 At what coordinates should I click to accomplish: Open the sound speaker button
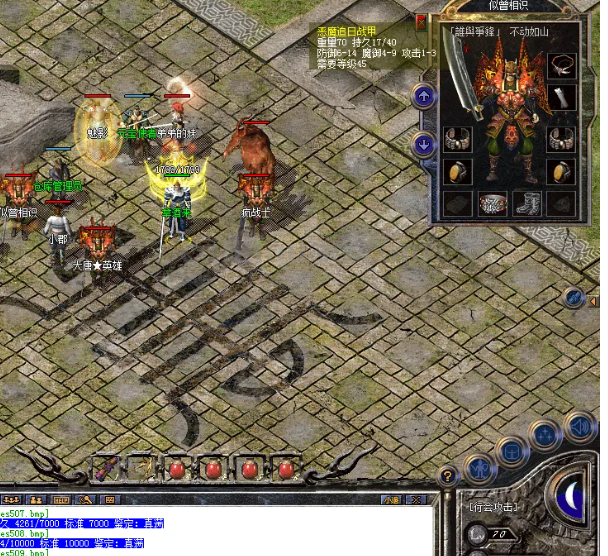click(578, 427)
